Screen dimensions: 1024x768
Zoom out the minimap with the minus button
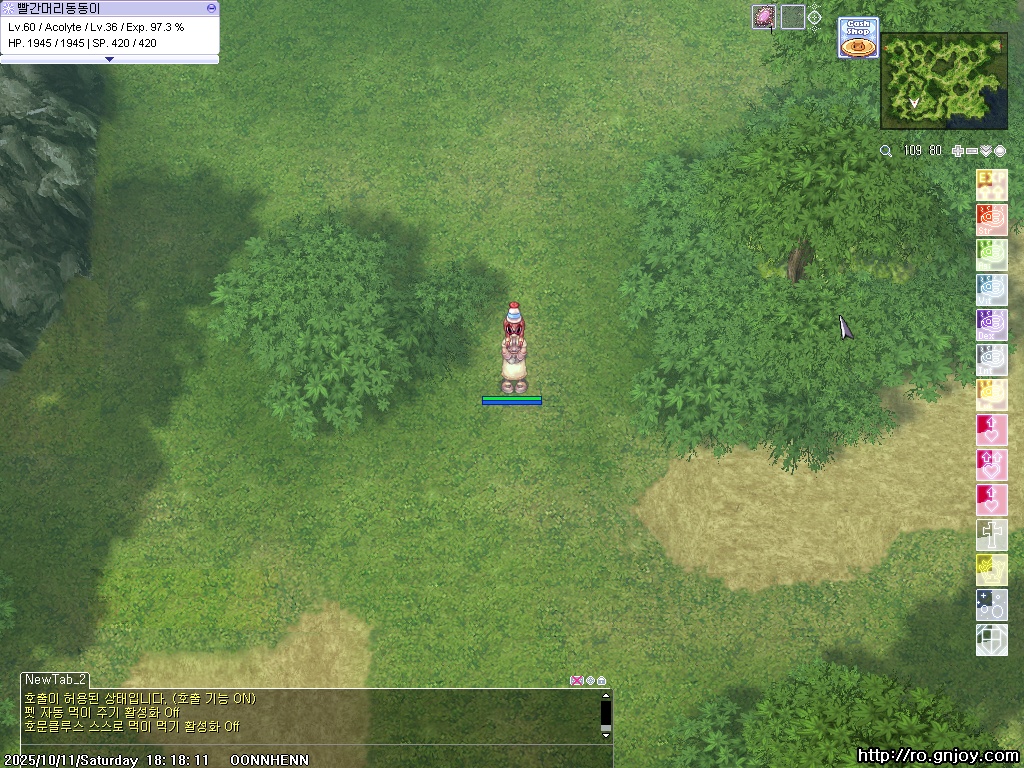pos(972,151)
